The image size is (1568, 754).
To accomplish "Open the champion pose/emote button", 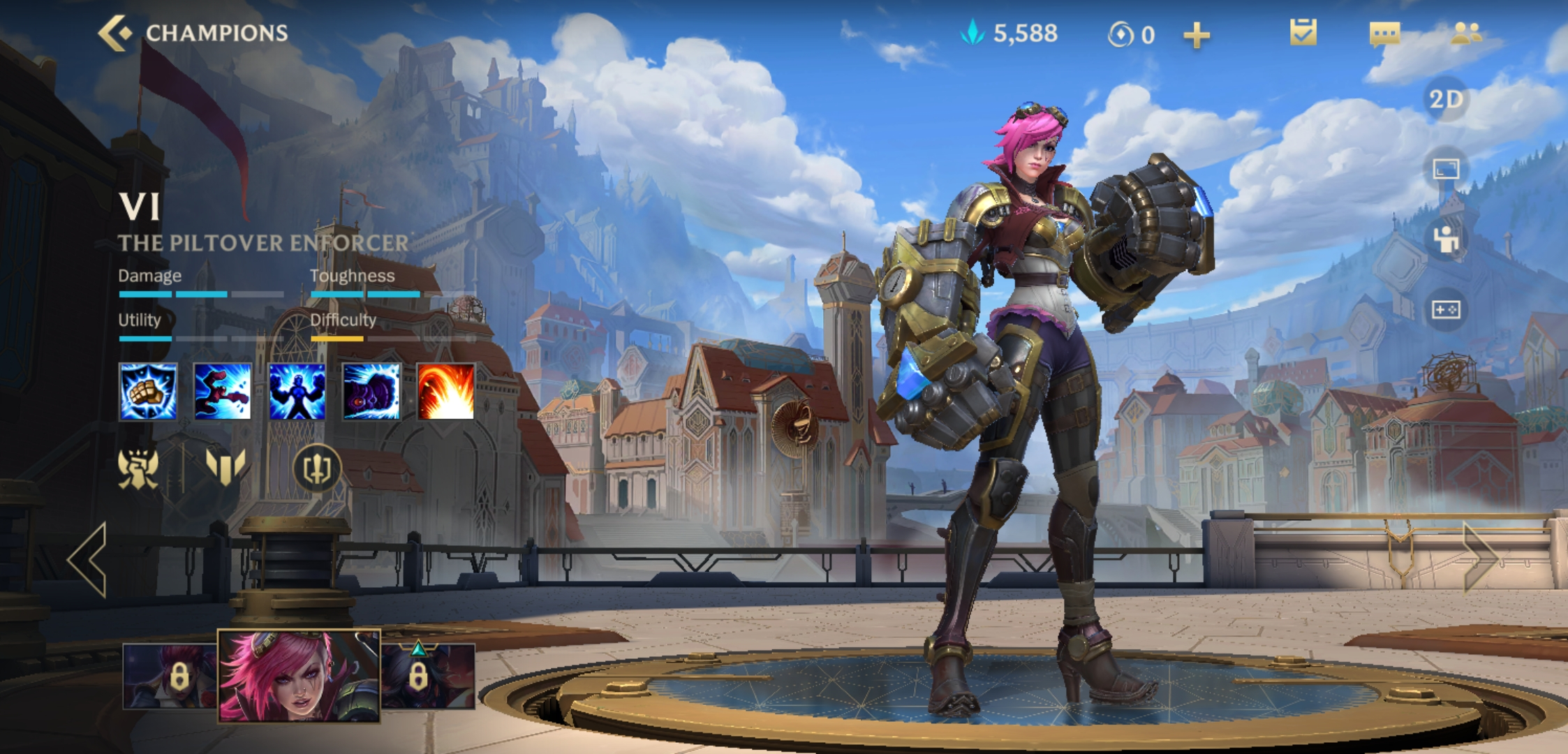I will 1445,239.
